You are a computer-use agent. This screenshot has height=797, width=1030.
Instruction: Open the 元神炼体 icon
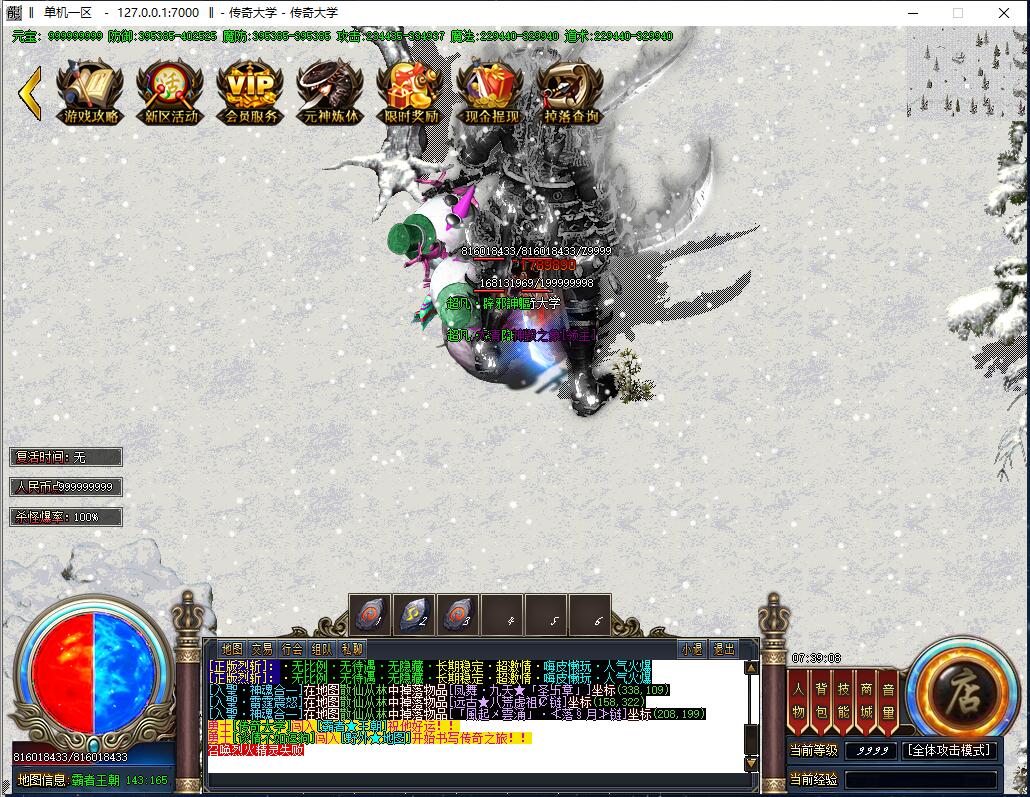pyautogui.click(x=330, y=93)
